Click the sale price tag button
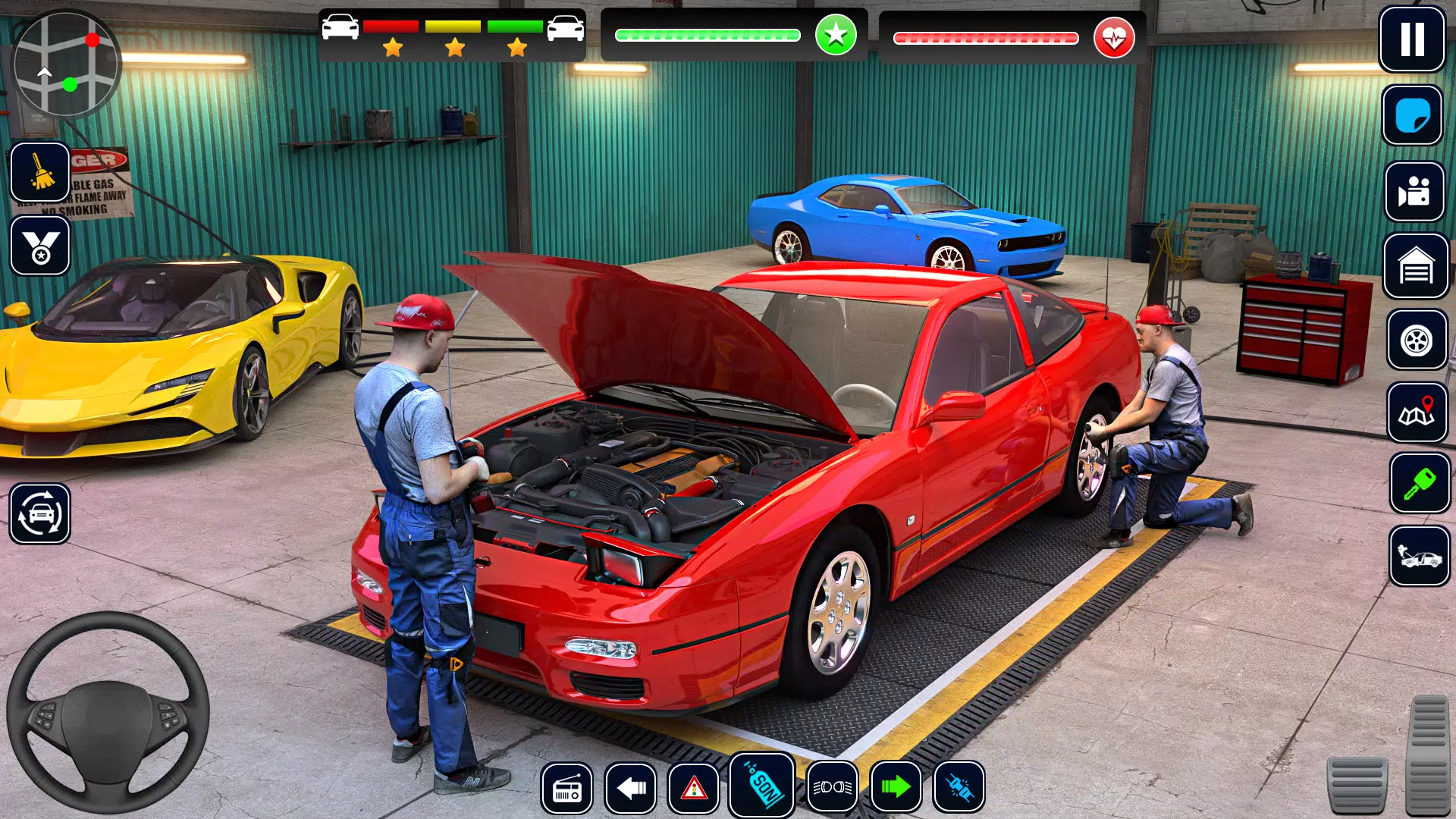Screen dimensions: 1456x819 pos(762,785)
